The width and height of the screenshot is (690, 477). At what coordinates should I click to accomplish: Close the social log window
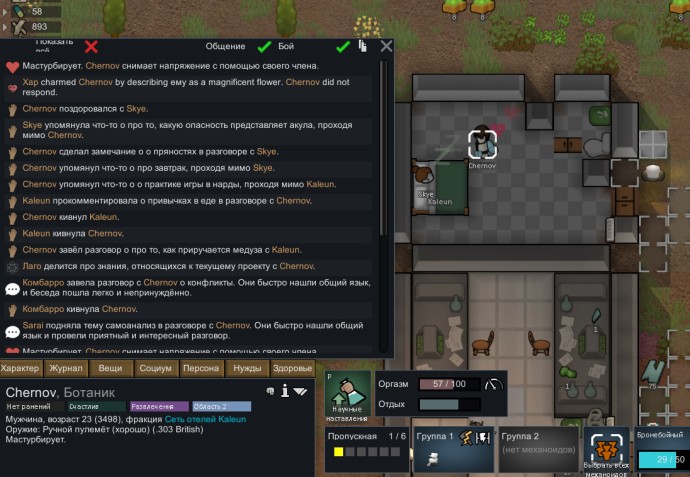click(386, 46)
